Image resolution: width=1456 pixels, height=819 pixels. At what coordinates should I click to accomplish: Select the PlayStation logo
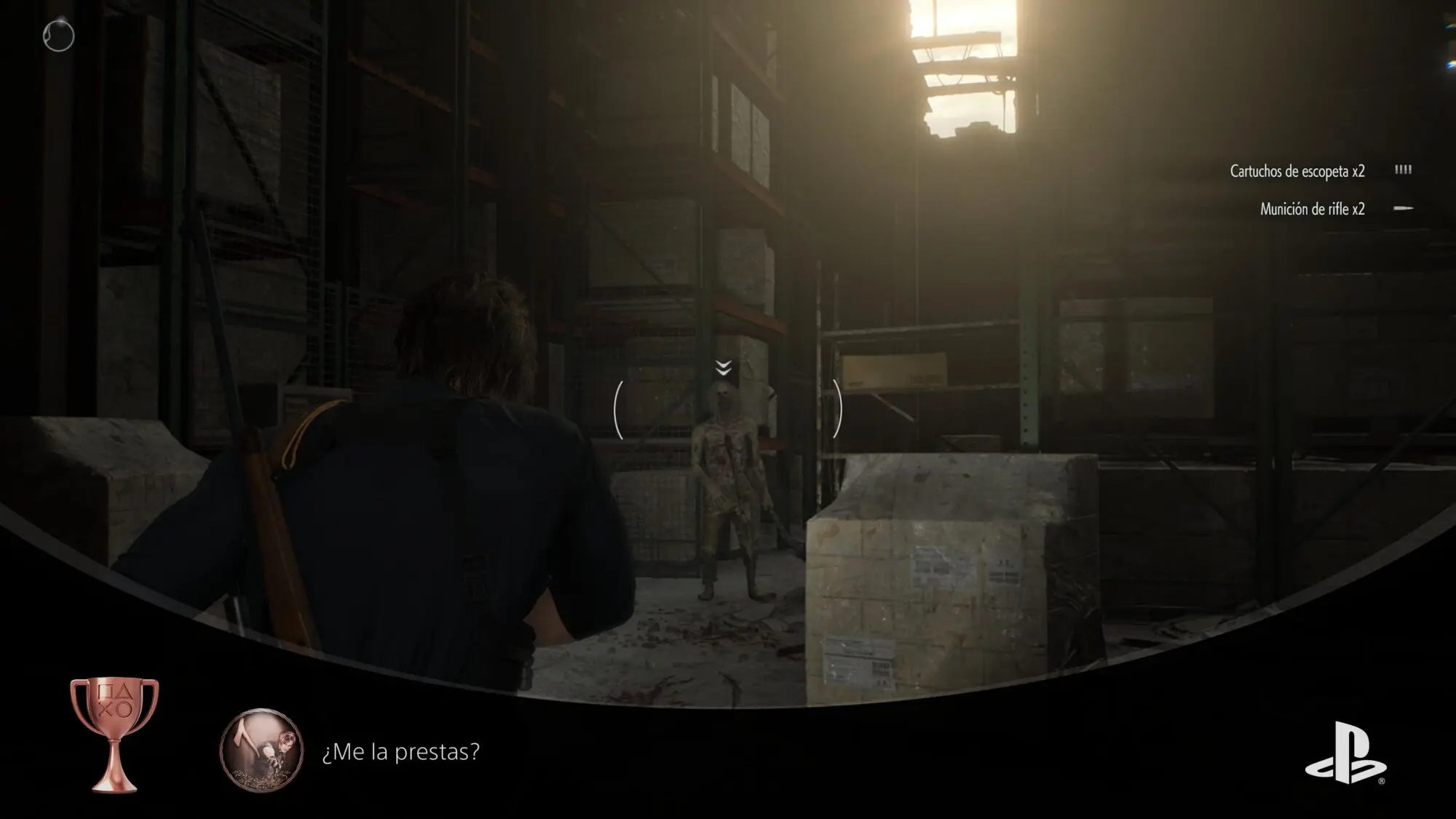tap(1345, 753)
